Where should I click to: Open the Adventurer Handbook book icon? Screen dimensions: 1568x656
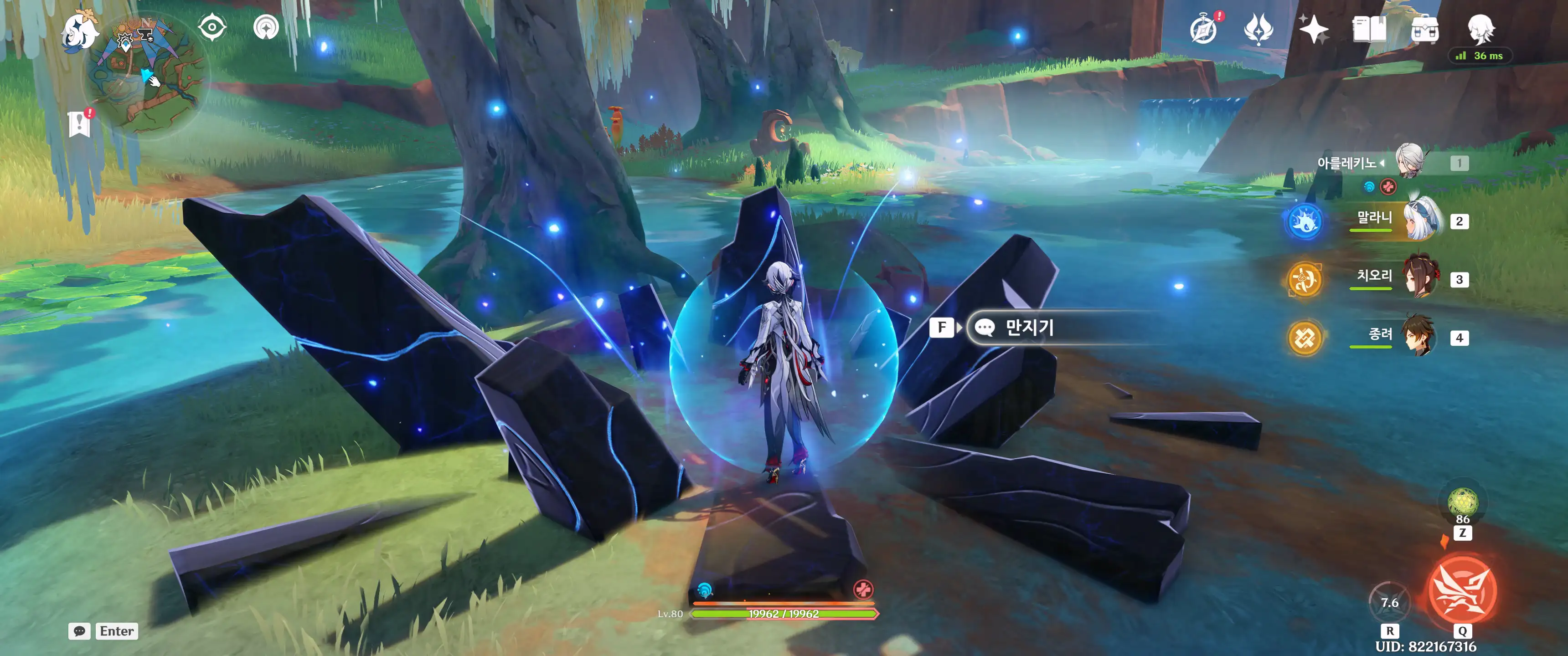coord(1369,29)
